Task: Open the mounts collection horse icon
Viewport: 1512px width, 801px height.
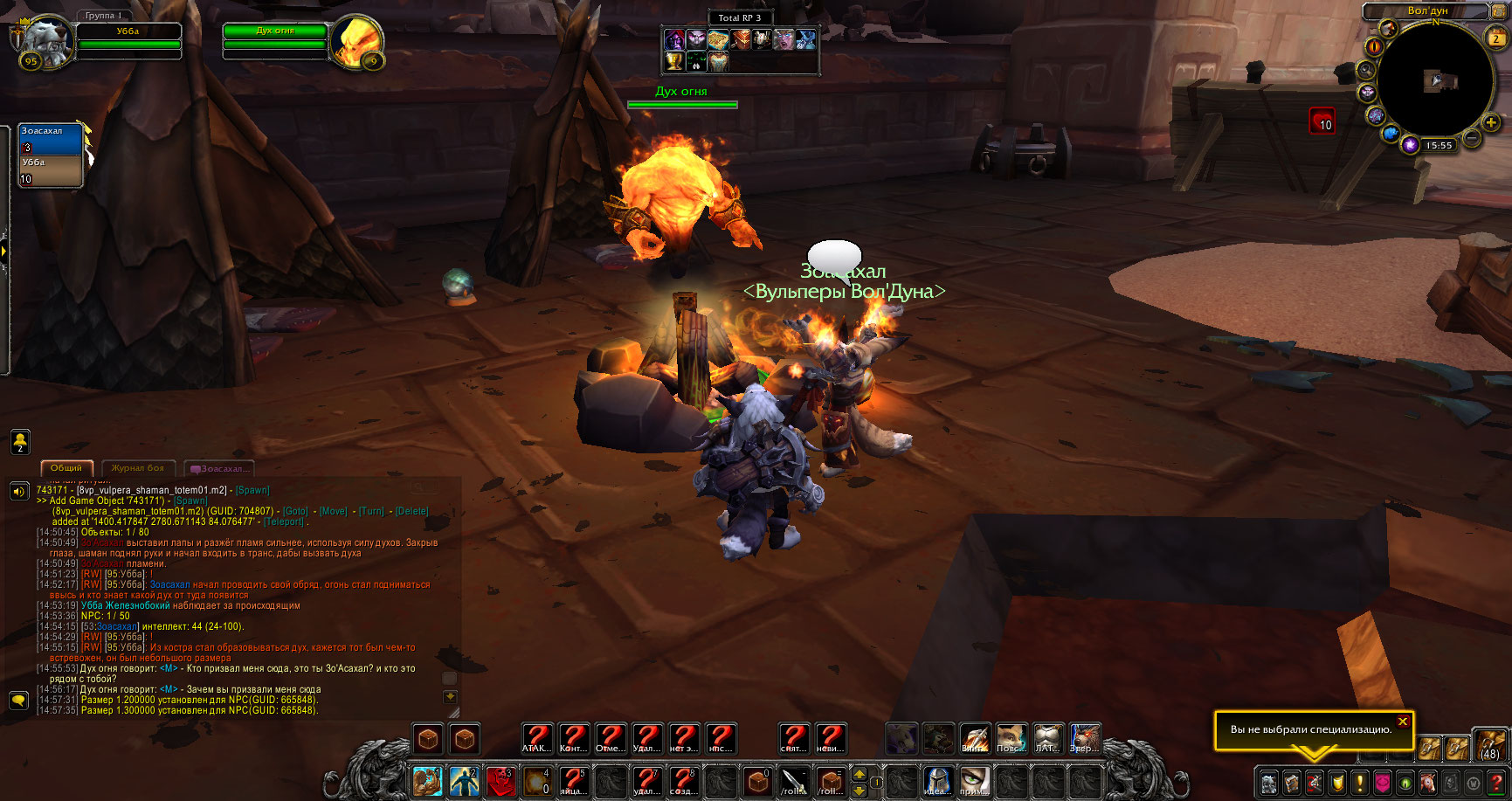Action: click(1427, 782)
